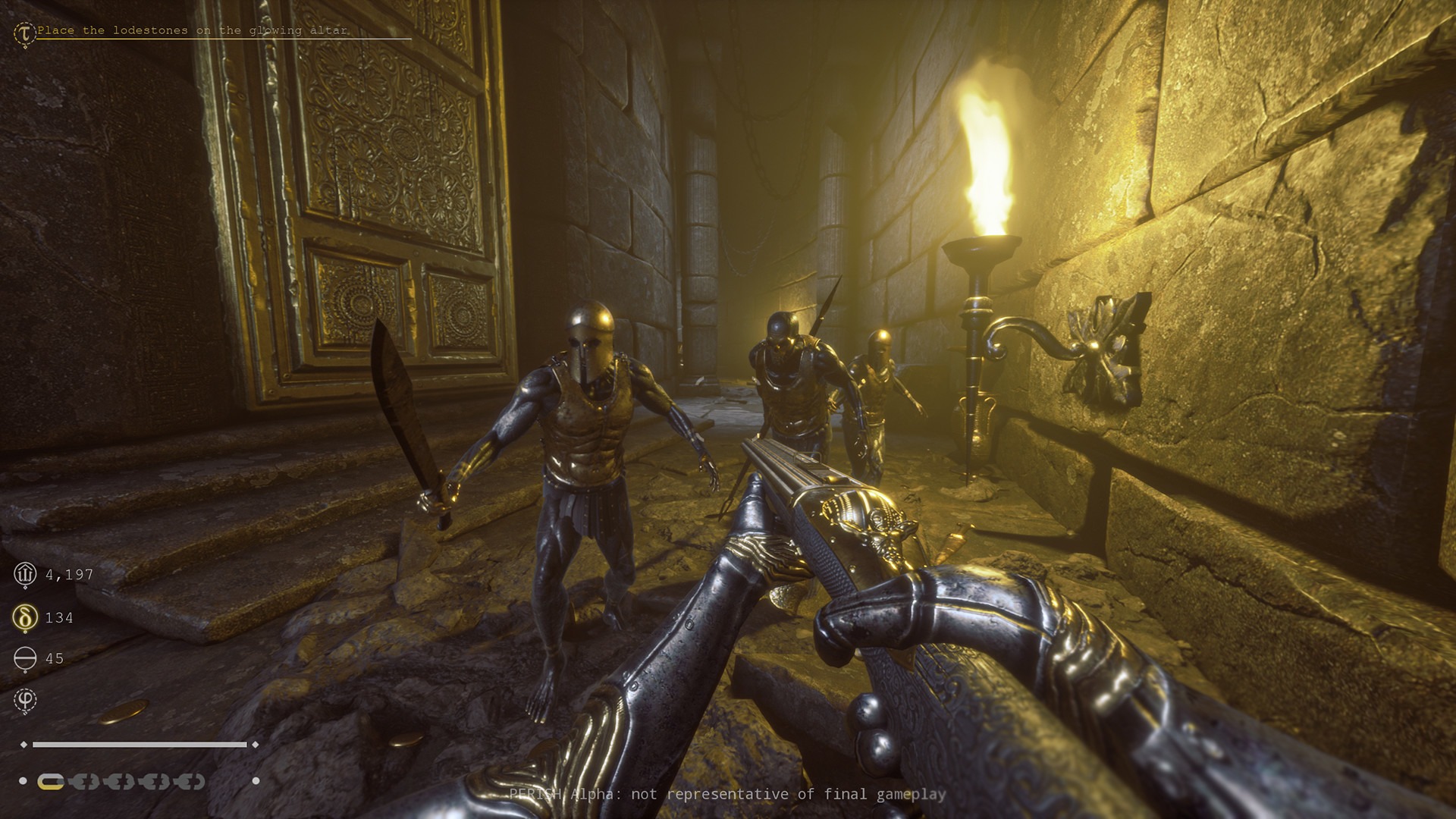This screenshot has height=819, width=1456.
Task: Click the theta resource icon next to 45
Action: (25, 657)
